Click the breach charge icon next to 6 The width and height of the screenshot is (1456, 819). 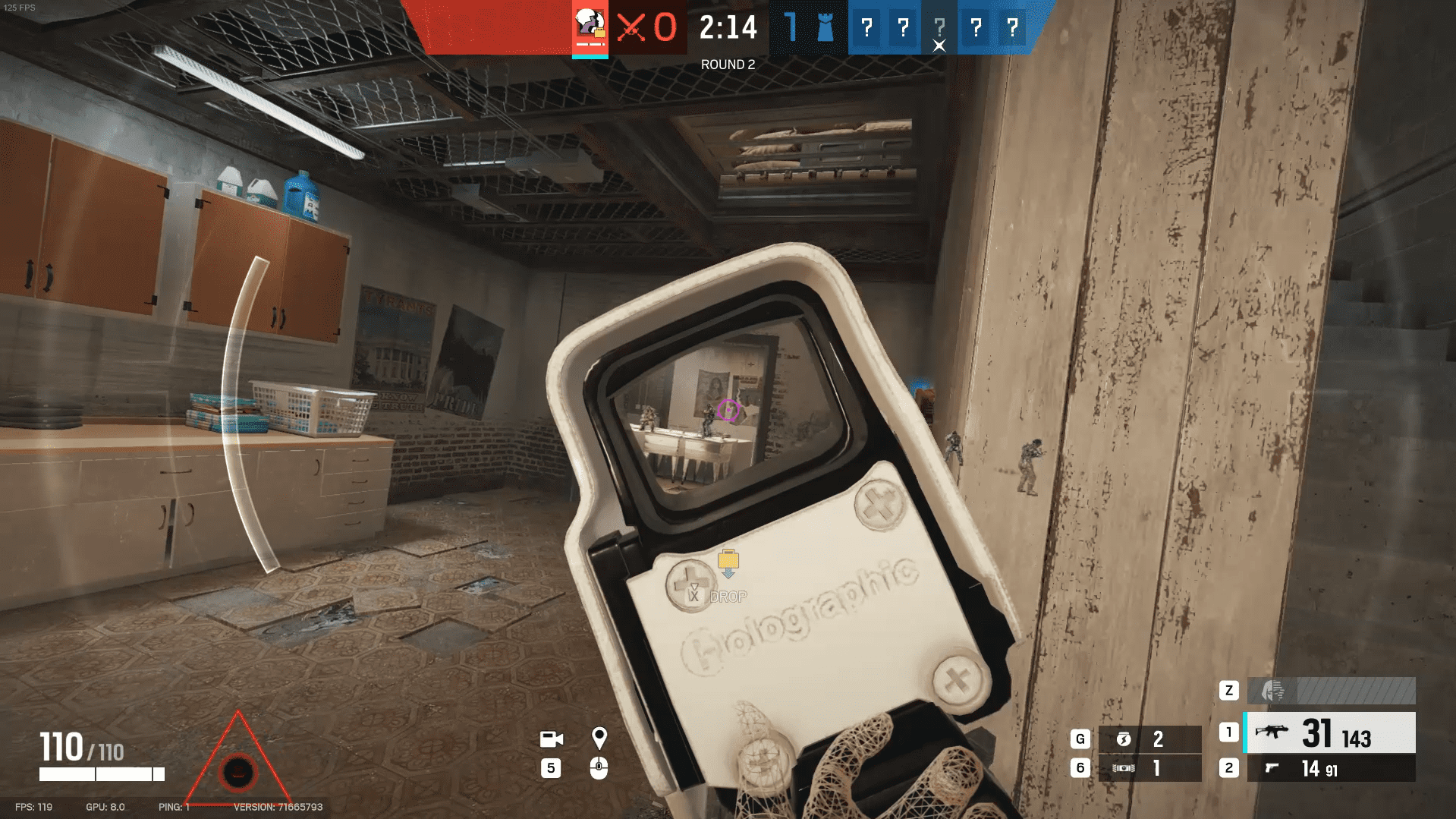(x=1126, y=768)
